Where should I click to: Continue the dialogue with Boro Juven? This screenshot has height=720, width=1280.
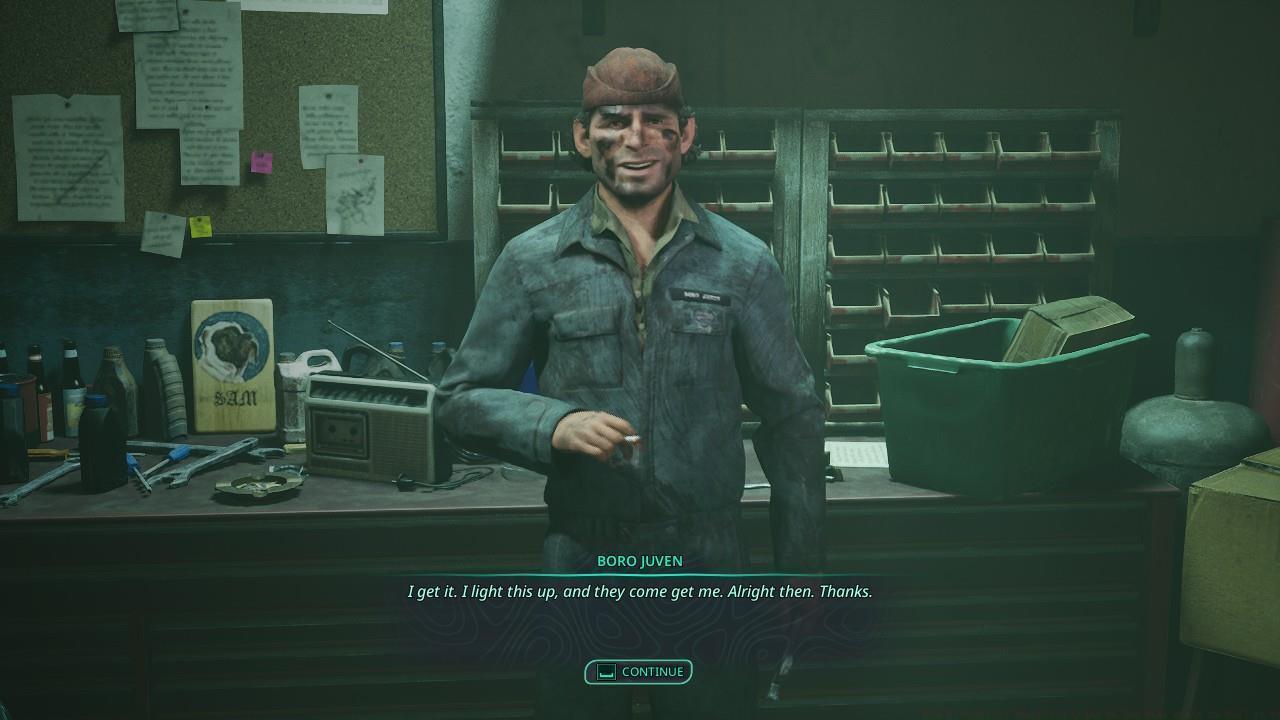pos(639,672)
